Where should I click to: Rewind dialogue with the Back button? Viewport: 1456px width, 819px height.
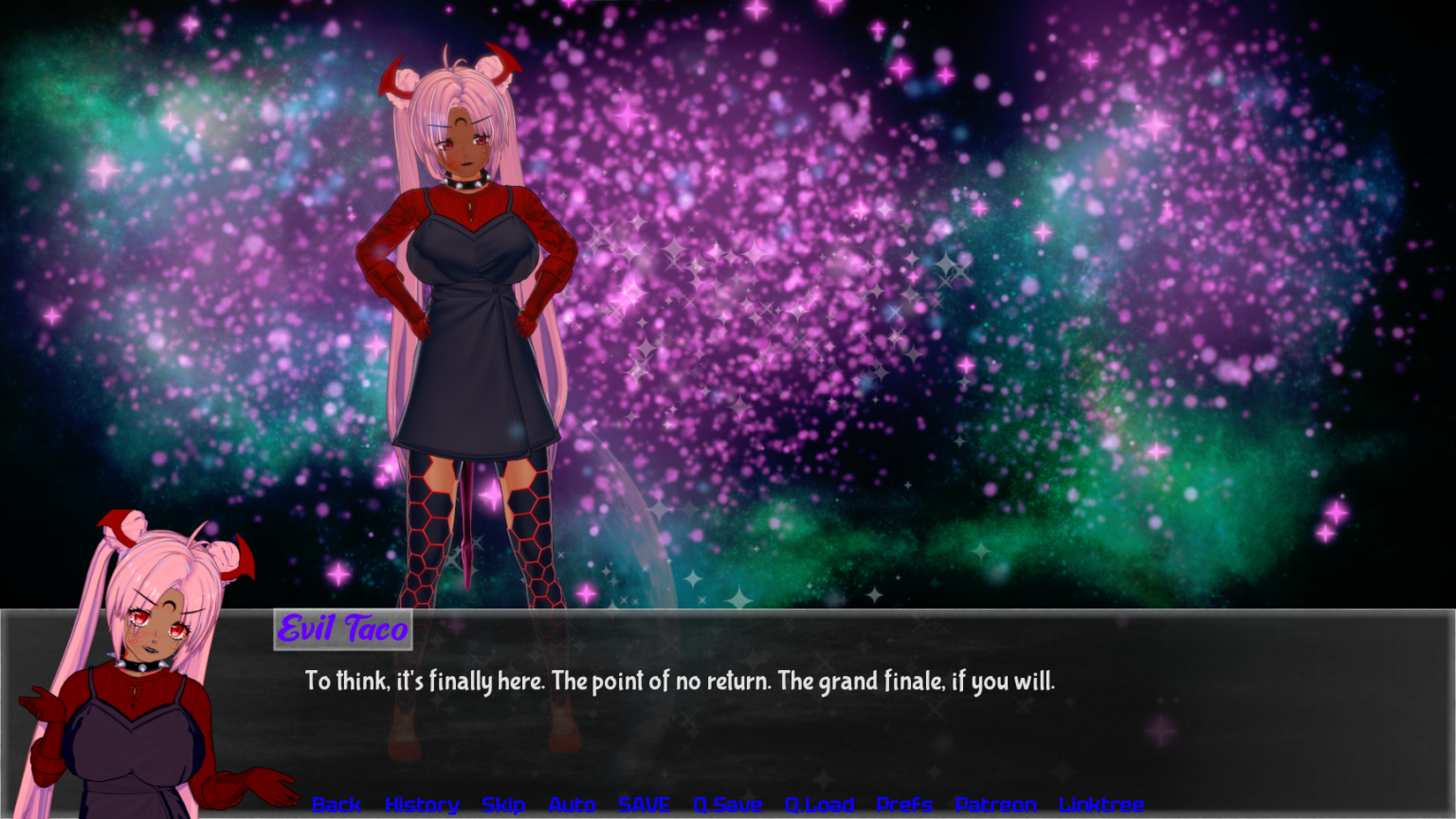(336, 805)
